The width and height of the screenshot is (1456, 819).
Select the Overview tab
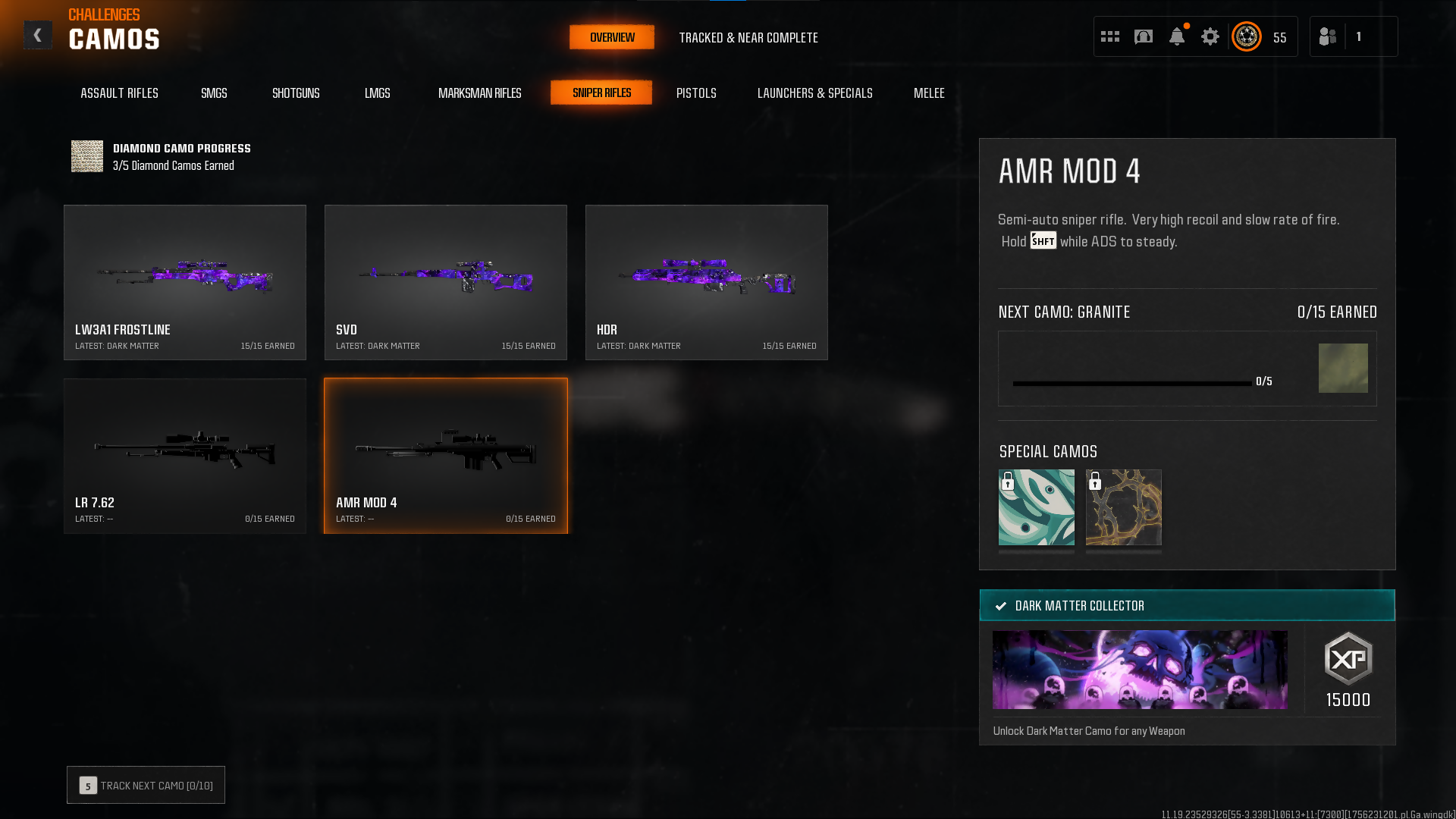(x=612, y=38)
